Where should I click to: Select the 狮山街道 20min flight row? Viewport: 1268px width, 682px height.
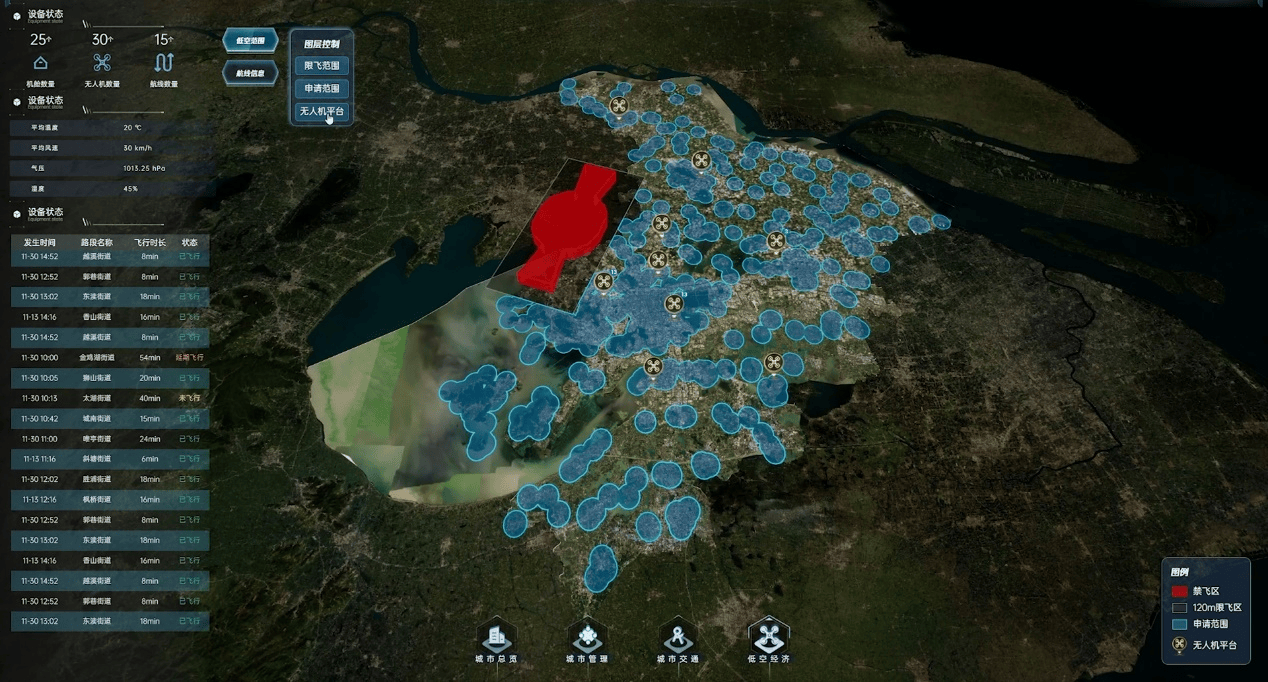(x=110, y=378)
